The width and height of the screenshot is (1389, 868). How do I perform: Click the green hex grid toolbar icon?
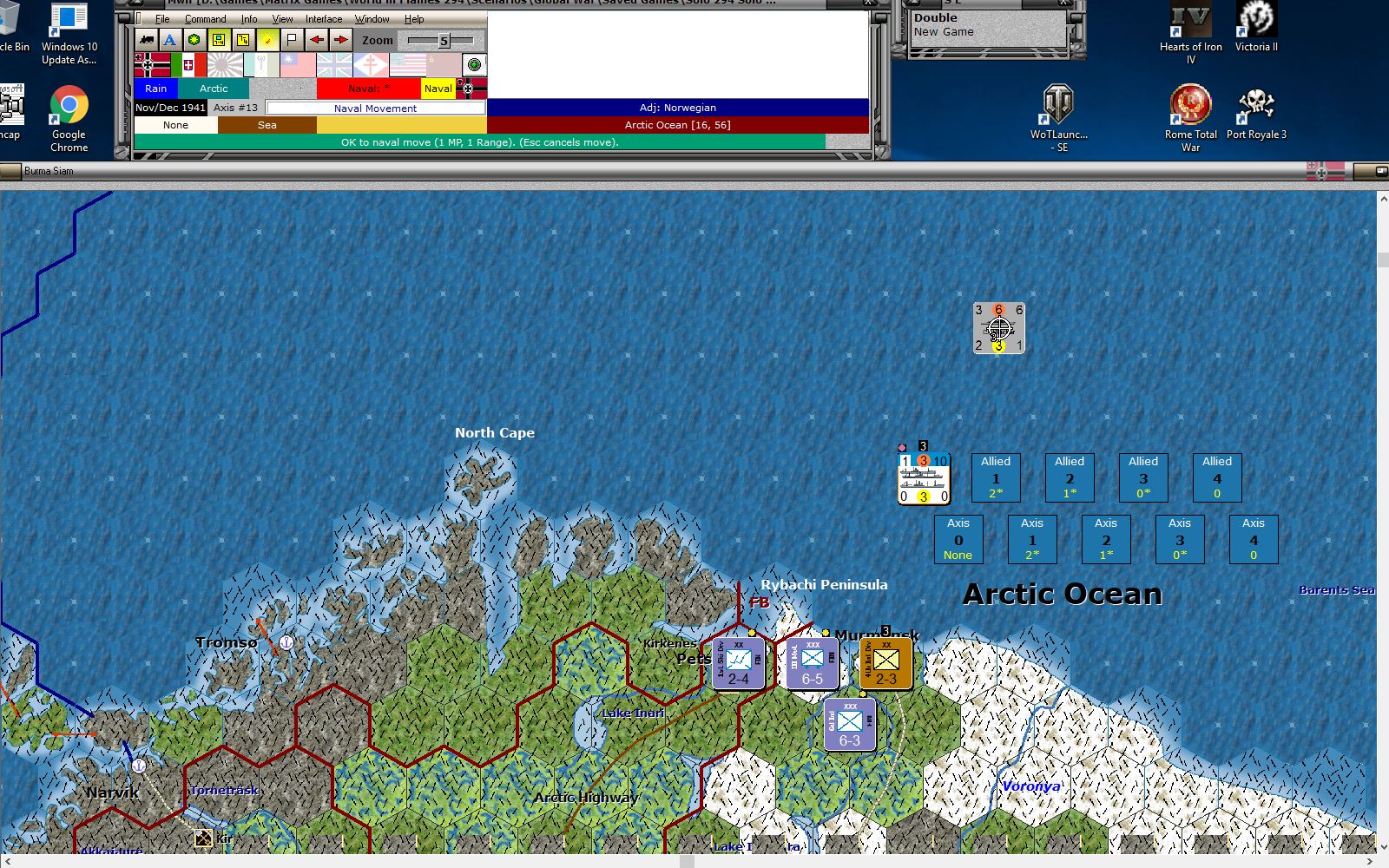[x=194, y=40]
